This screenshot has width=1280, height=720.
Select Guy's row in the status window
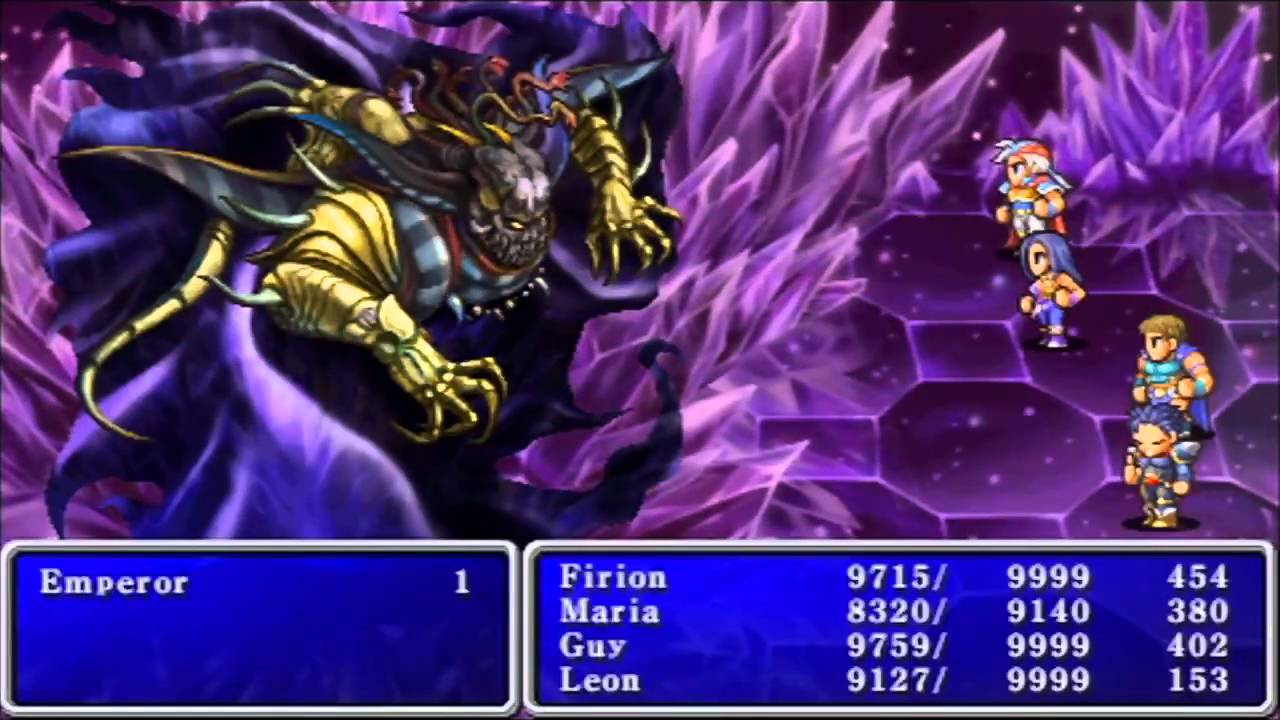click(x=593, y=645)
